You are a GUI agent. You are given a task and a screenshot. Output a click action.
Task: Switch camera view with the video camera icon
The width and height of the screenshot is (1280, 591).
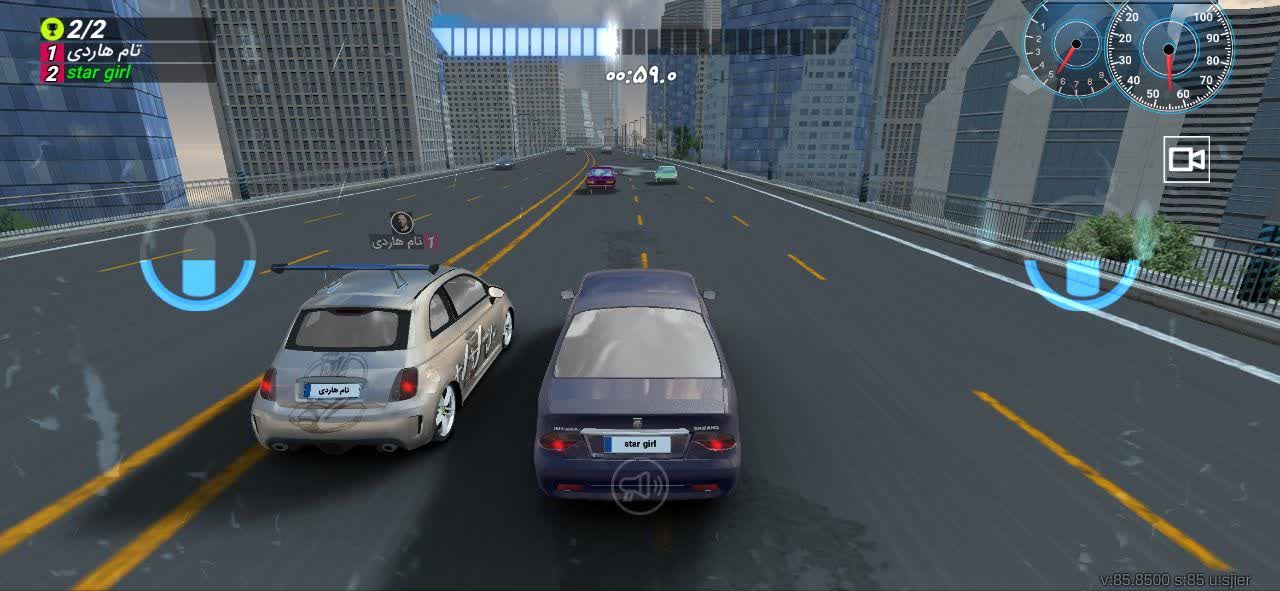click(1186, 160)
